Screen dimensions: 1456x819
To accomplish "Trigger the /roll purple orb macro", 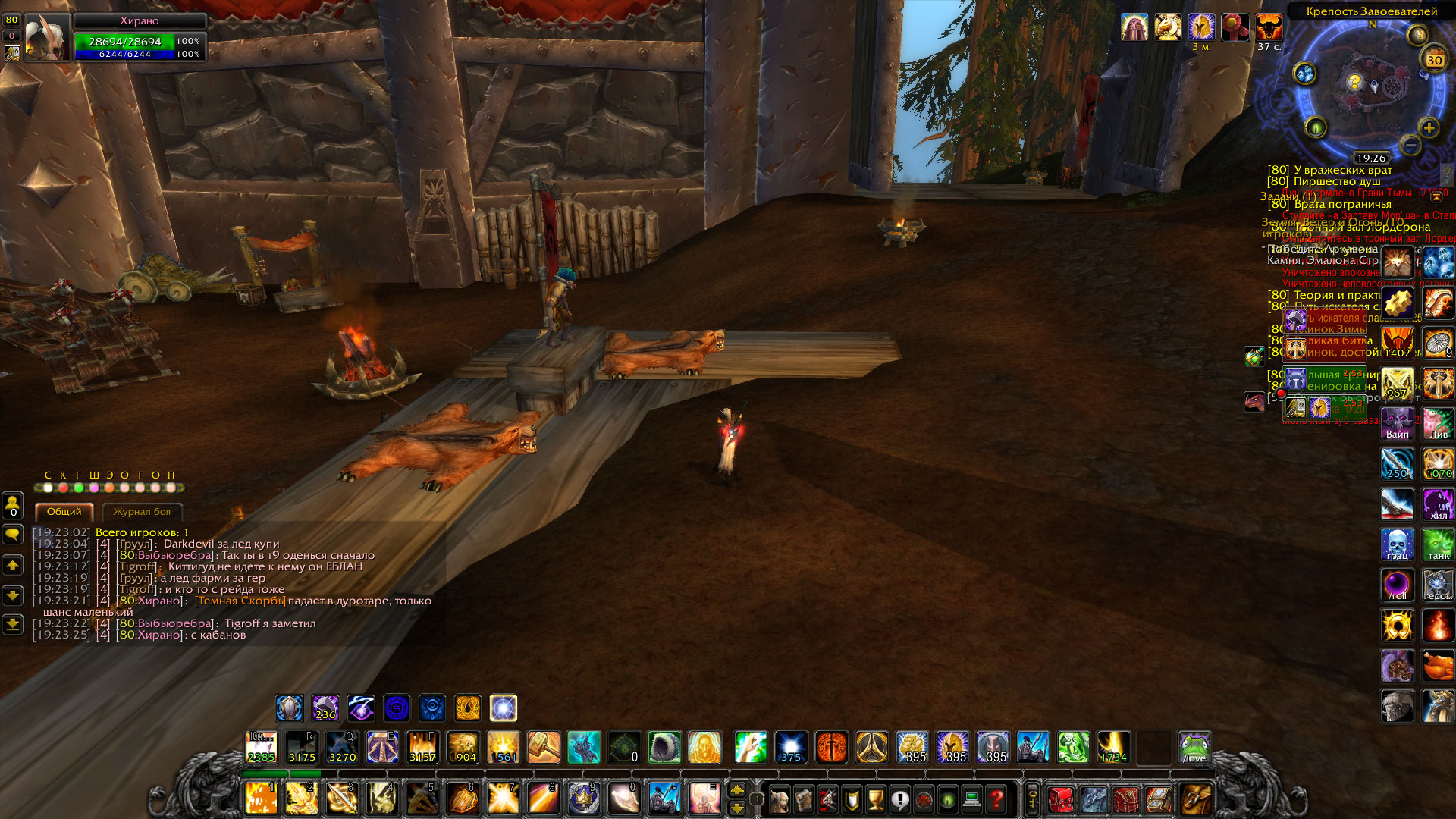I will pyautogui.click(x=1397, y=585).
